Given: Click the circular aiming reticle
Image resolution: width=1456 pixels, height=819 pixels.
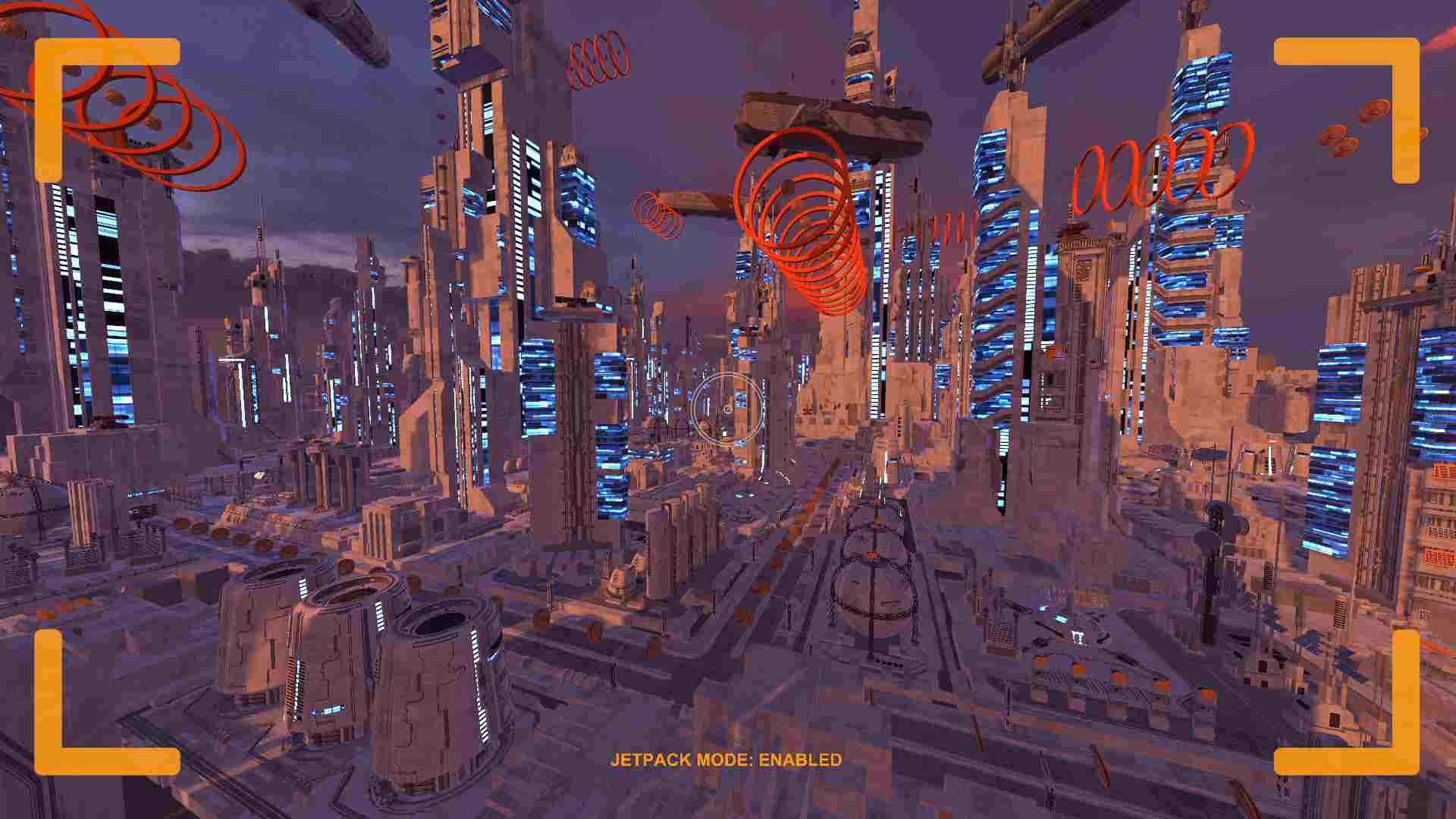Looking at the screenshot, I should (728, 409).
